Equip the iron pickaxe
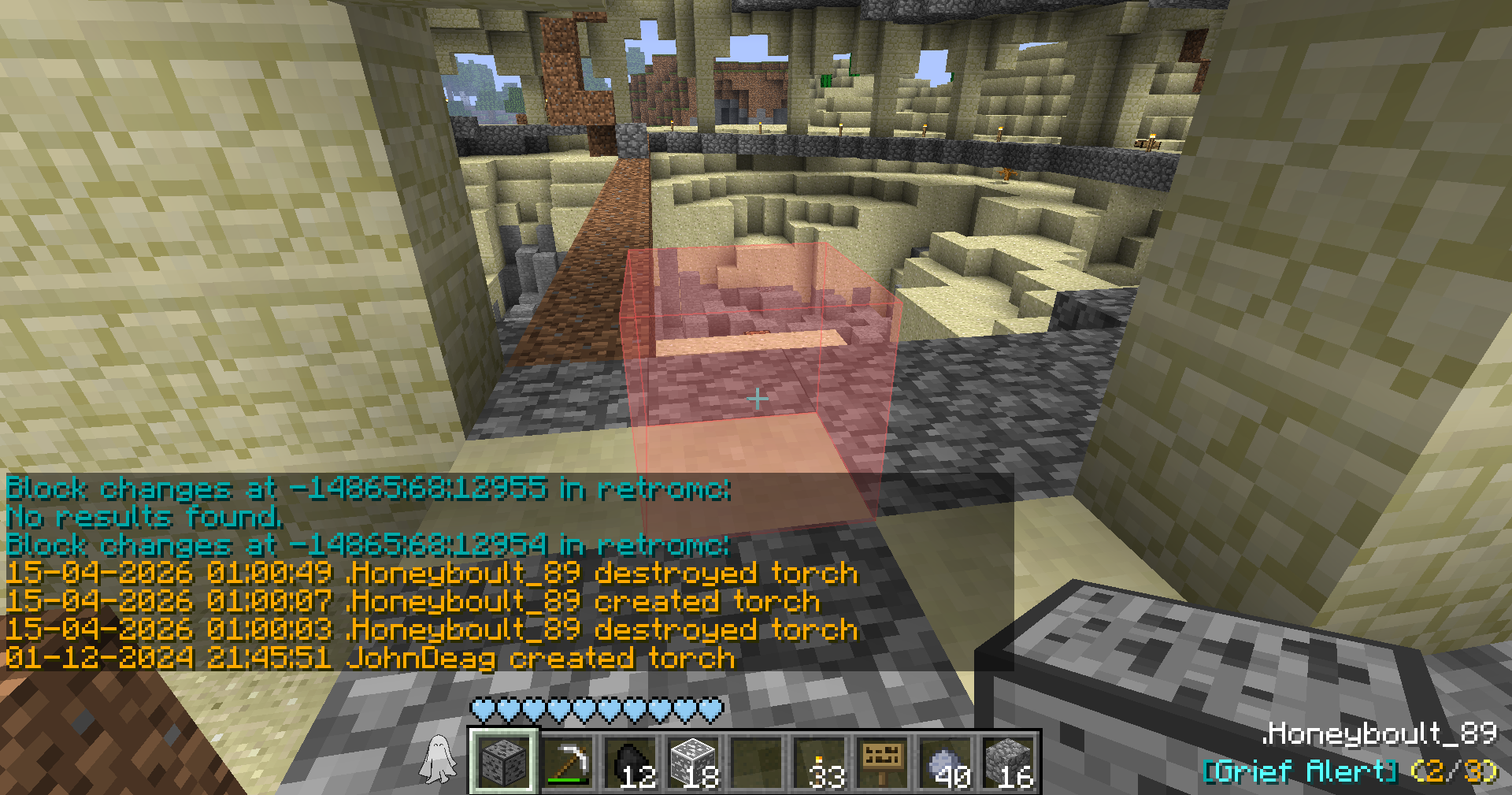This screenshot has height=795, width=1512. [x=567, y=761]
